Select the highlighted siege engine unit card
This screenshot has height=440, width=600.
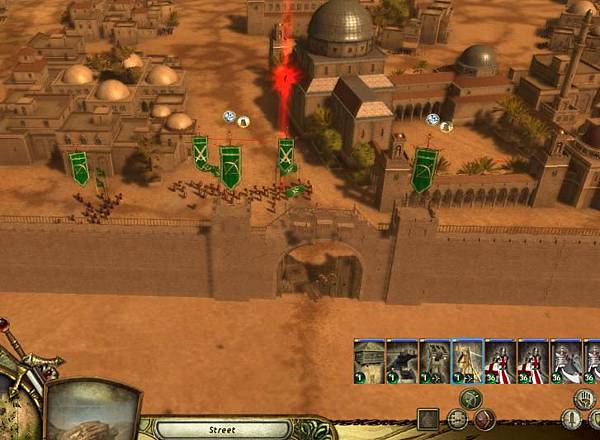[x=467, y=361]
